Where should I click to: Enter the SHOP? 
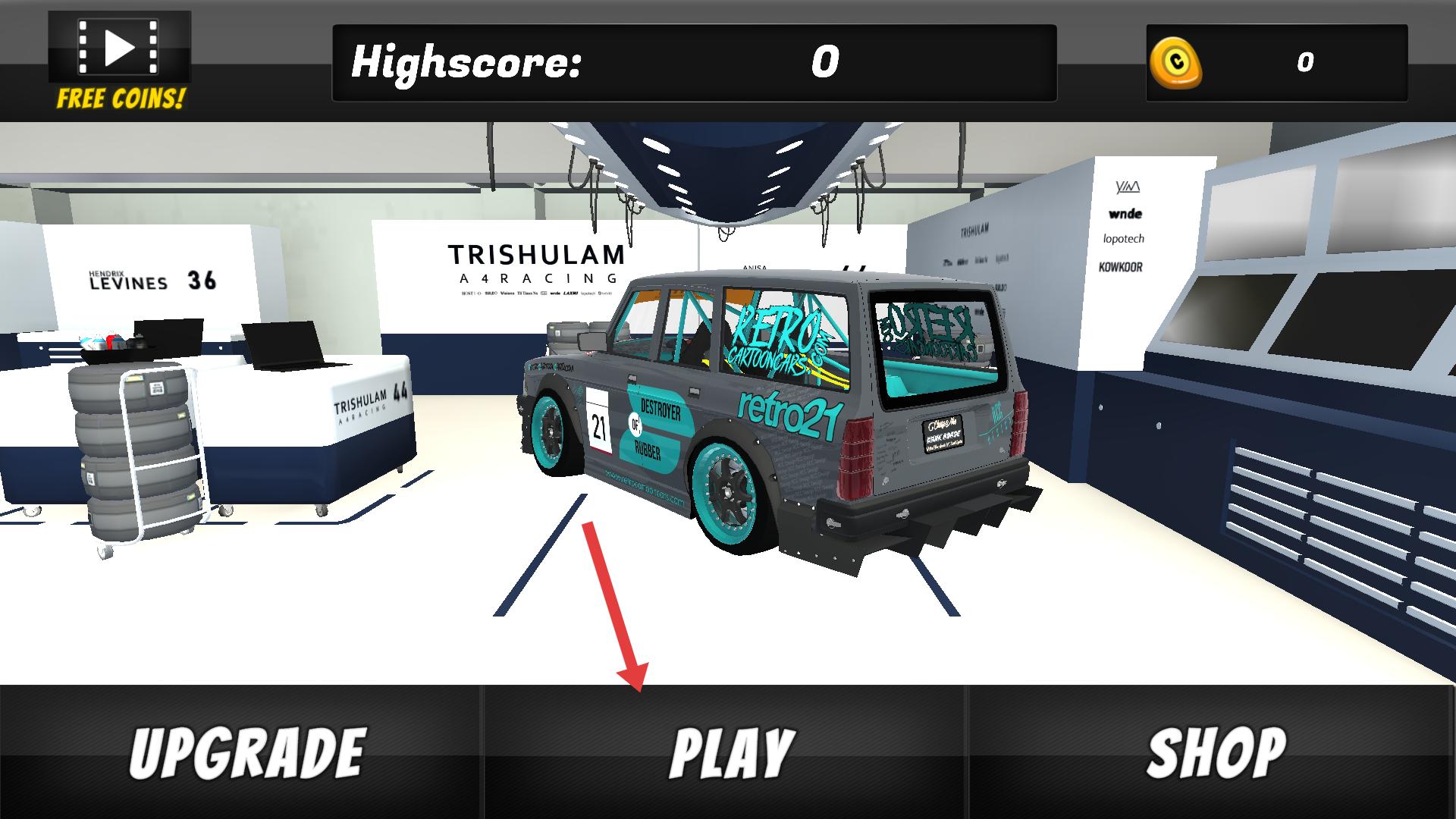pyautogui.click(x=1212, y=752)
